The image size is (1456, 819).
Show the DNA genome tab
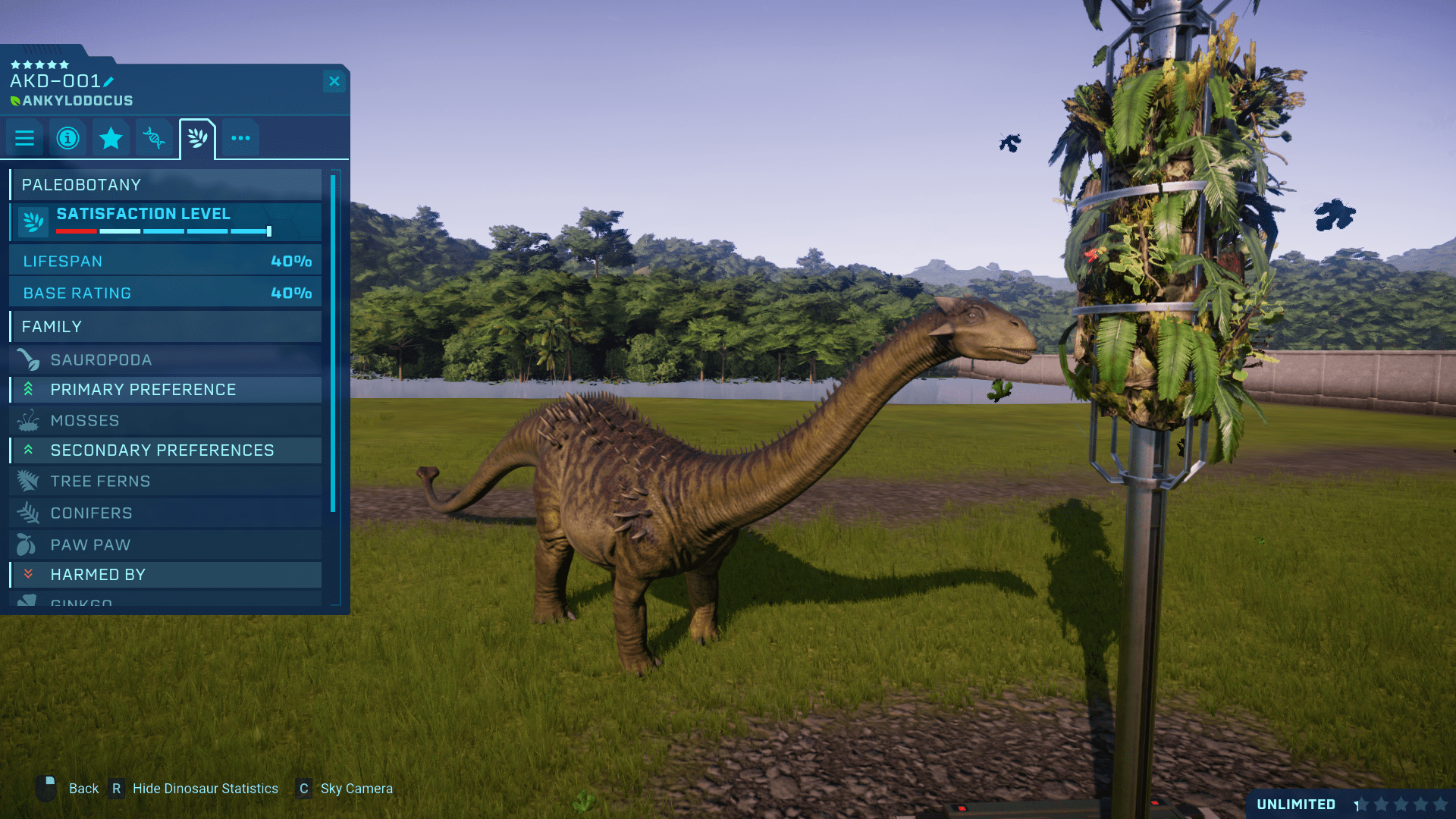154,138
